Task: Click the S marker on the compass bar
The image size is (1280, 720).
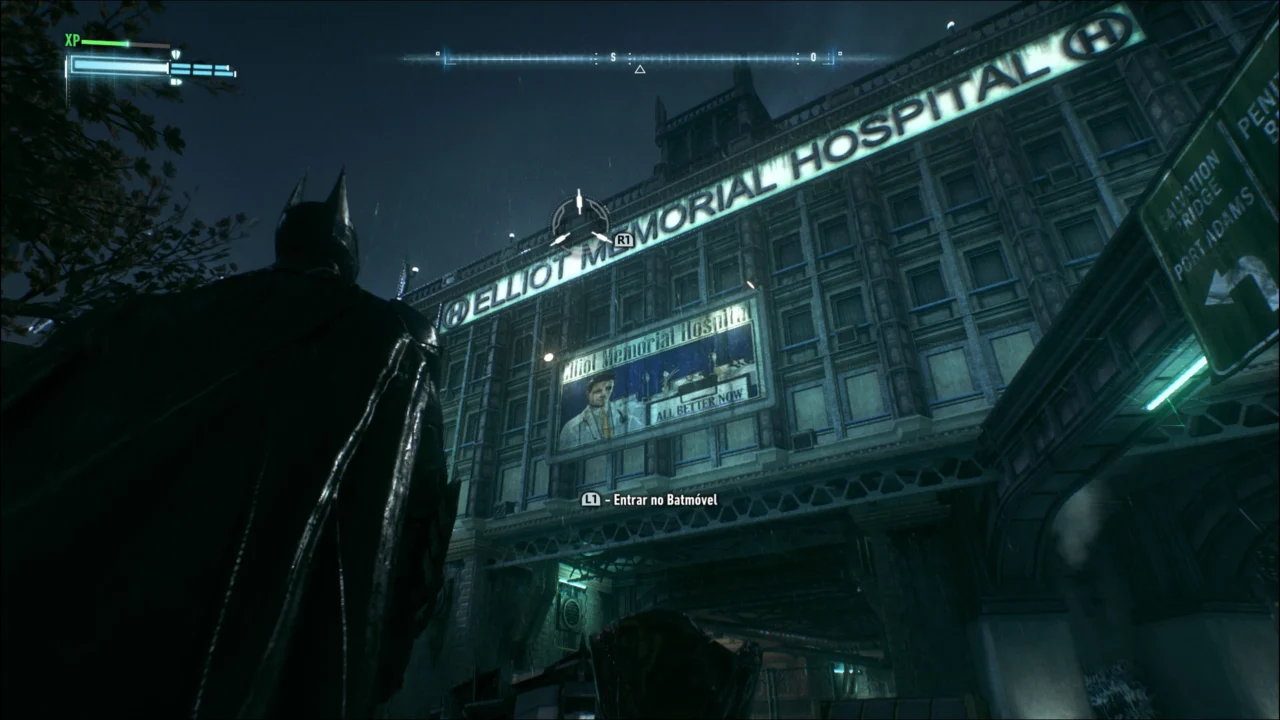Action: 613,56
